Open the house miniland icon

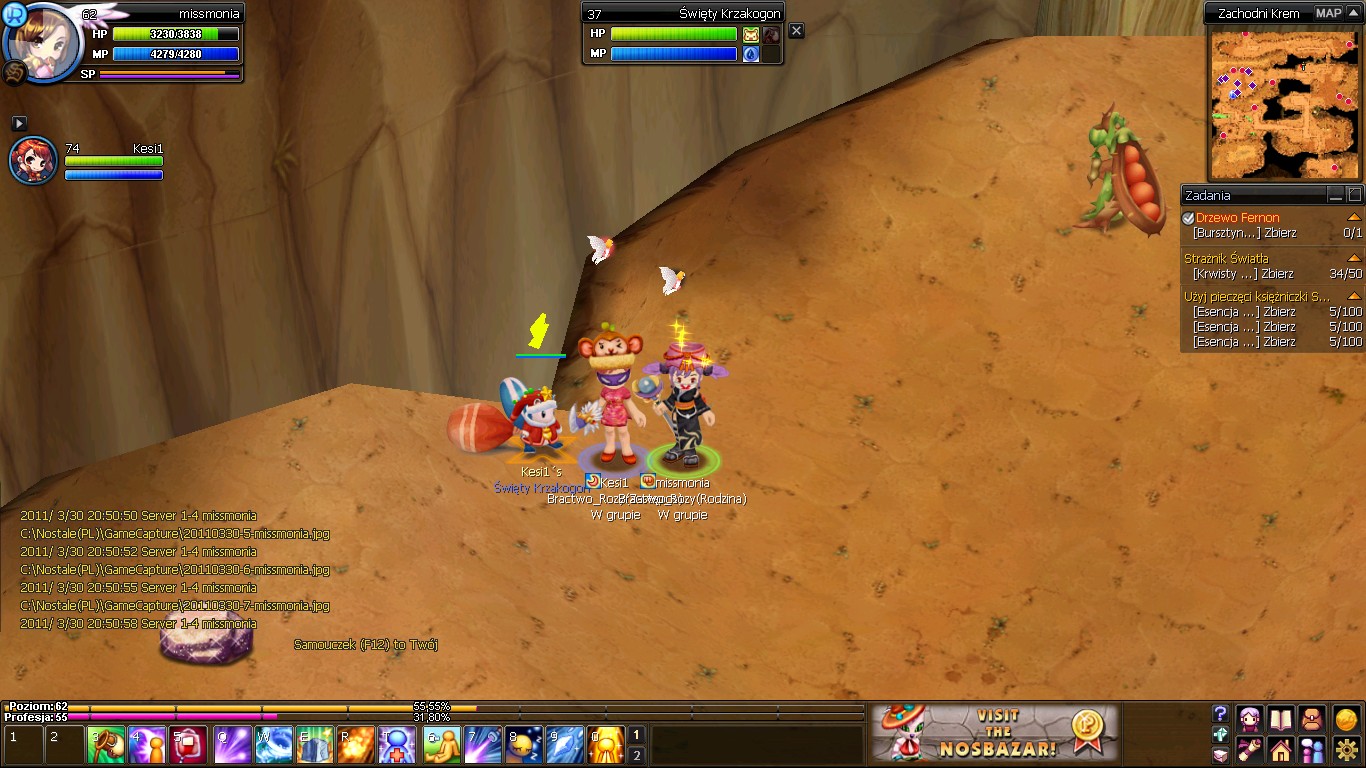[x=1281, y=748]
